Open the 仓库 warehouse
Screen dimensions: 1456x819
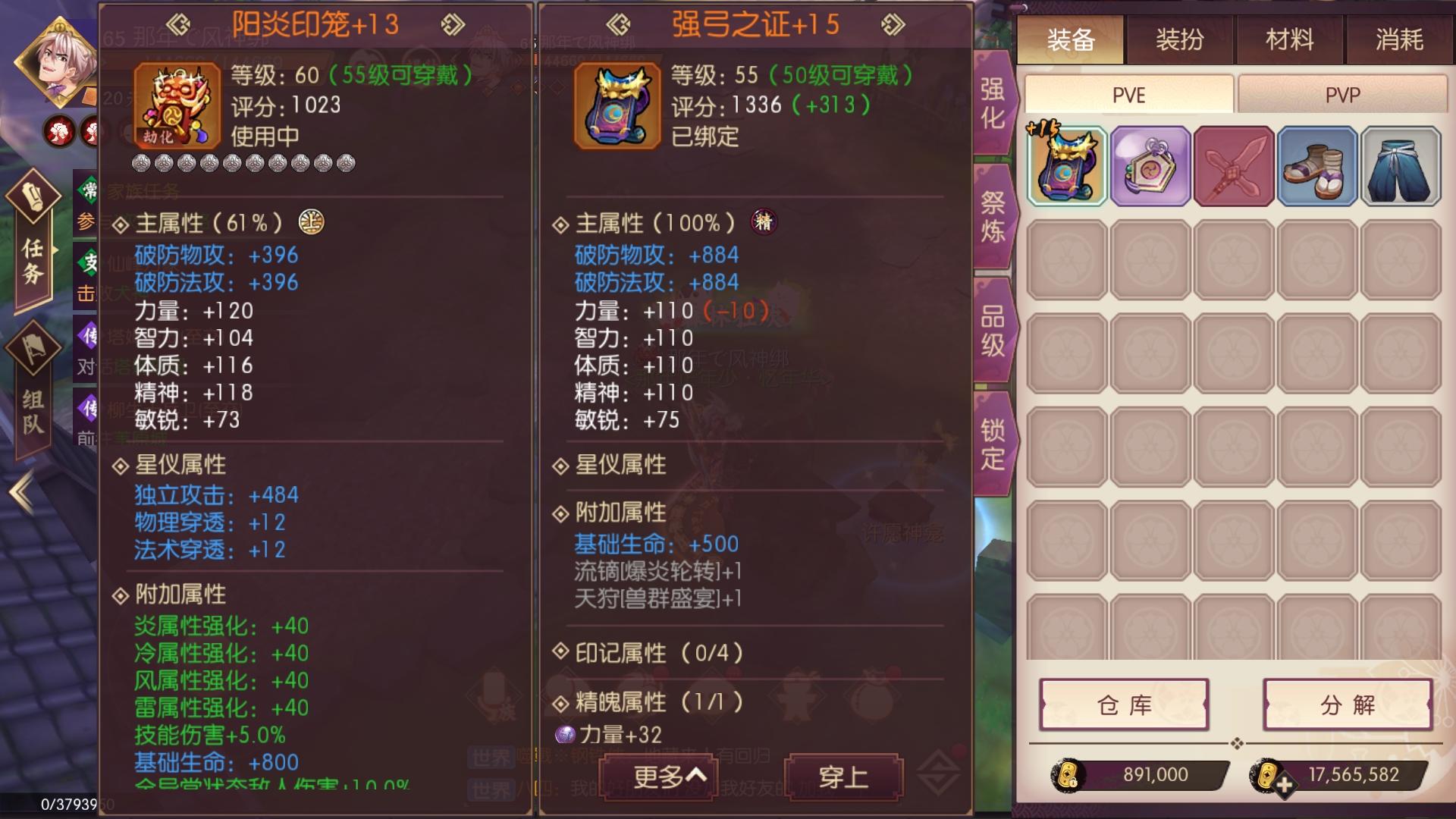click(x=1125, y=705)
